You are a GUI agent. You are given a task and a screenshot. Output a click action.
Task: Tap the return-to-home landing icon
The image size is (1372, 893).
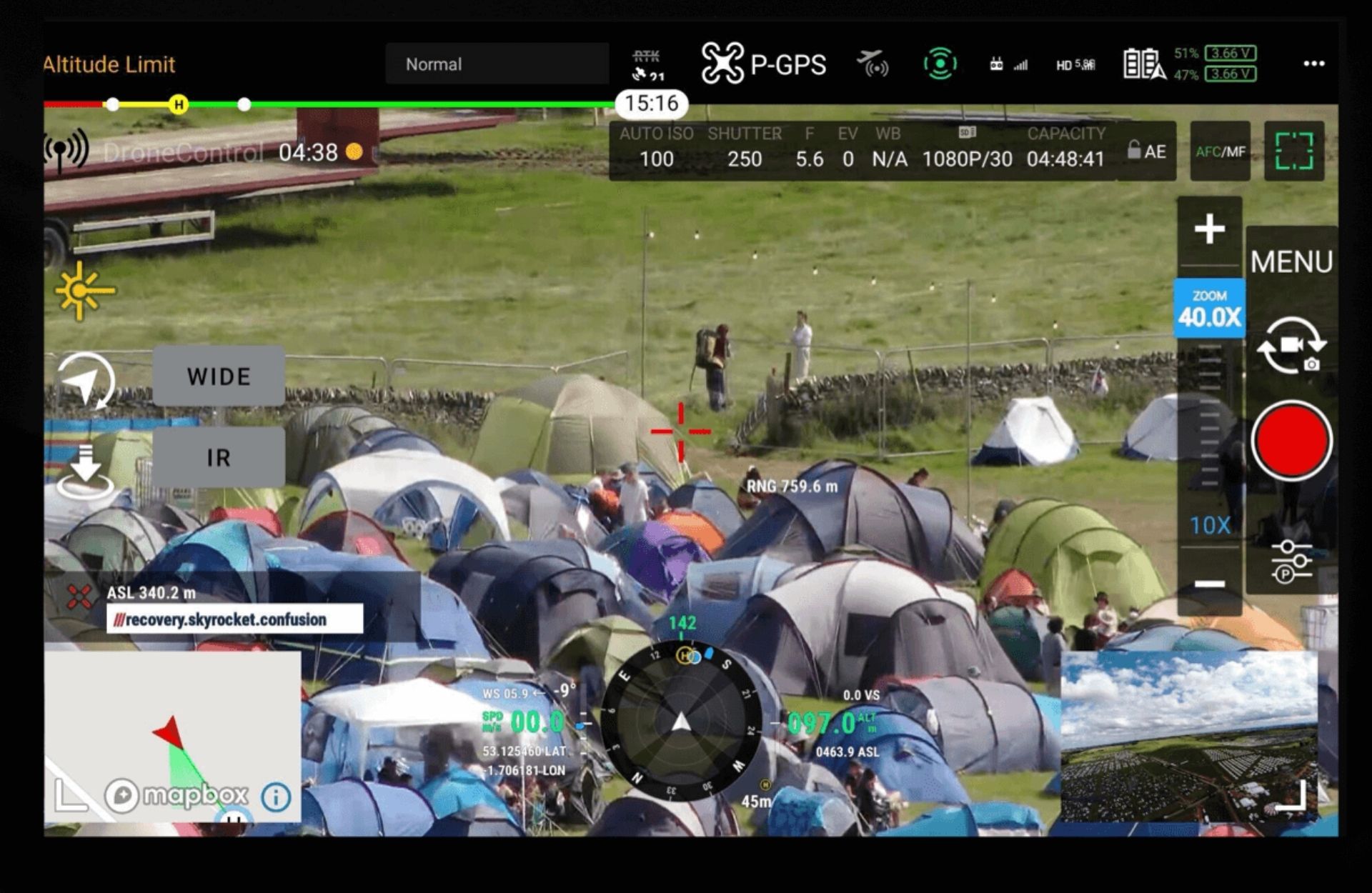click(85, 472)
